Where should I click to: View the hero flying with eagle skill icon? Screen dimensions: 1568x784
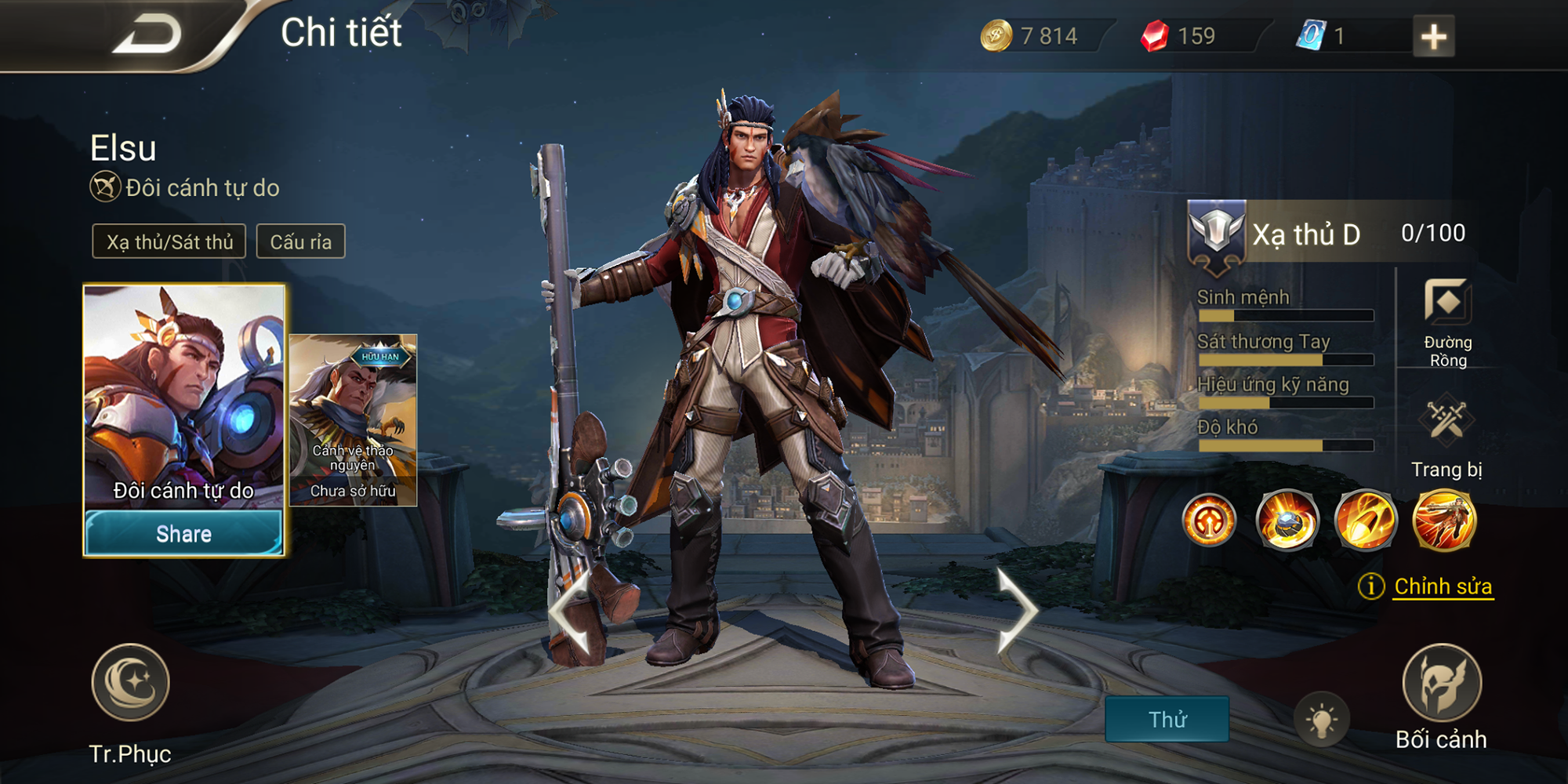click(1444, 520)
